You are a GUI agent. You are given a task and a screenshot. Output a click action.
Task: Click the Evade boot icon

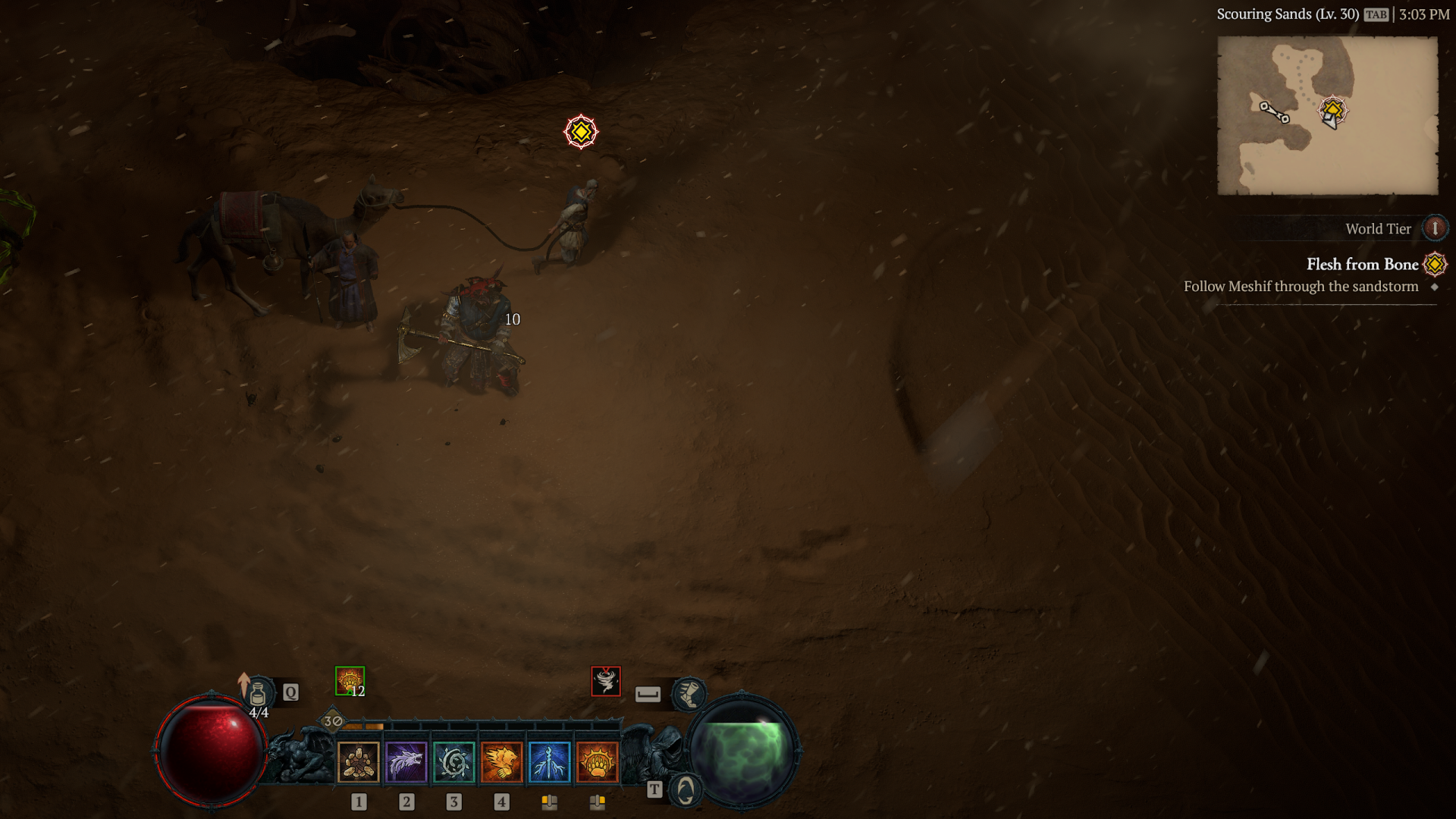[689, 694]
